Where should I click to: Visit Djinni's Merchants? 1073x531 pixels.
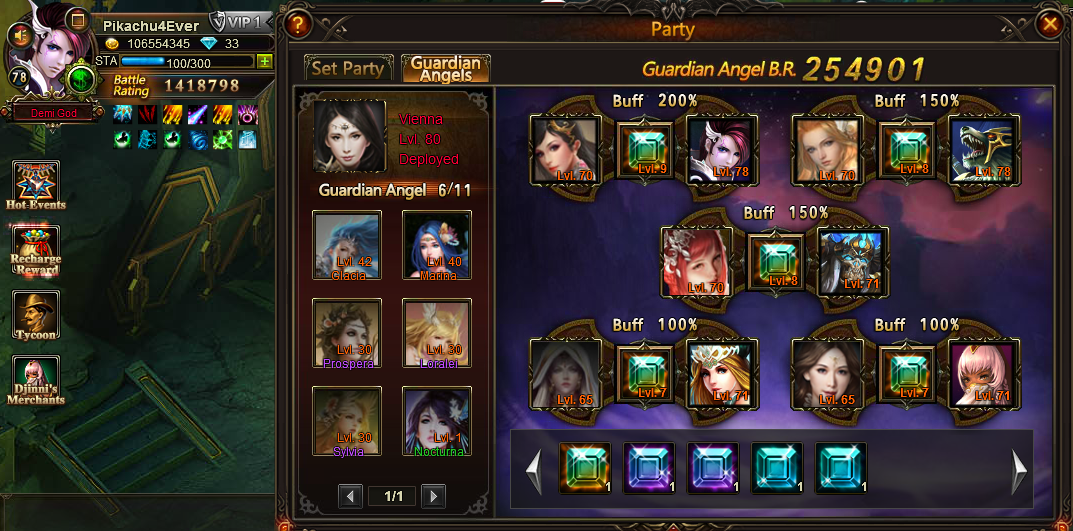(x=36, y=381)
